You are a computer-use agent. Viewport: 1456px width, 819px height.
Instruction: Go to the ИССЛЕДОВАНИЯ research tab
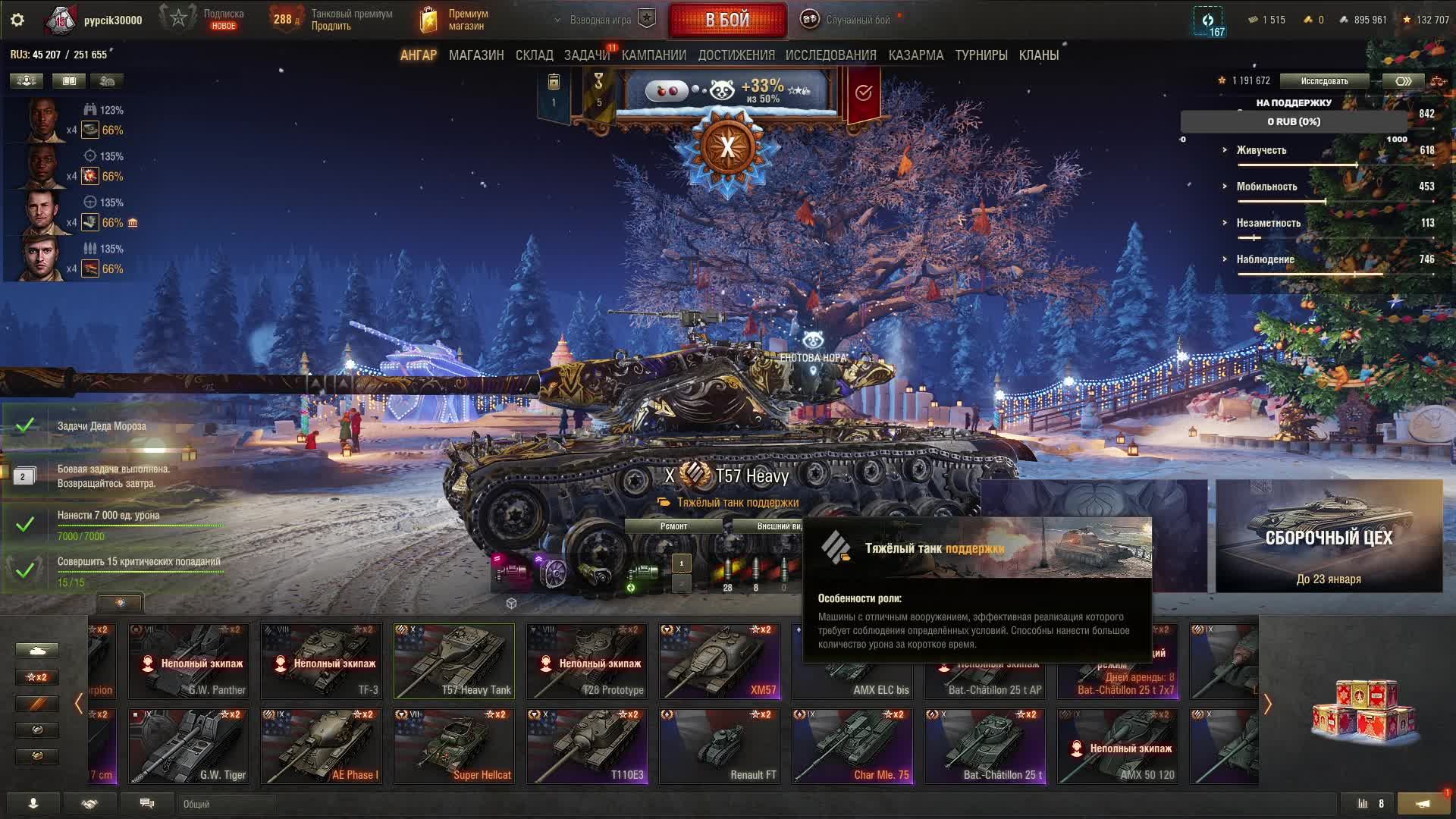830,55
